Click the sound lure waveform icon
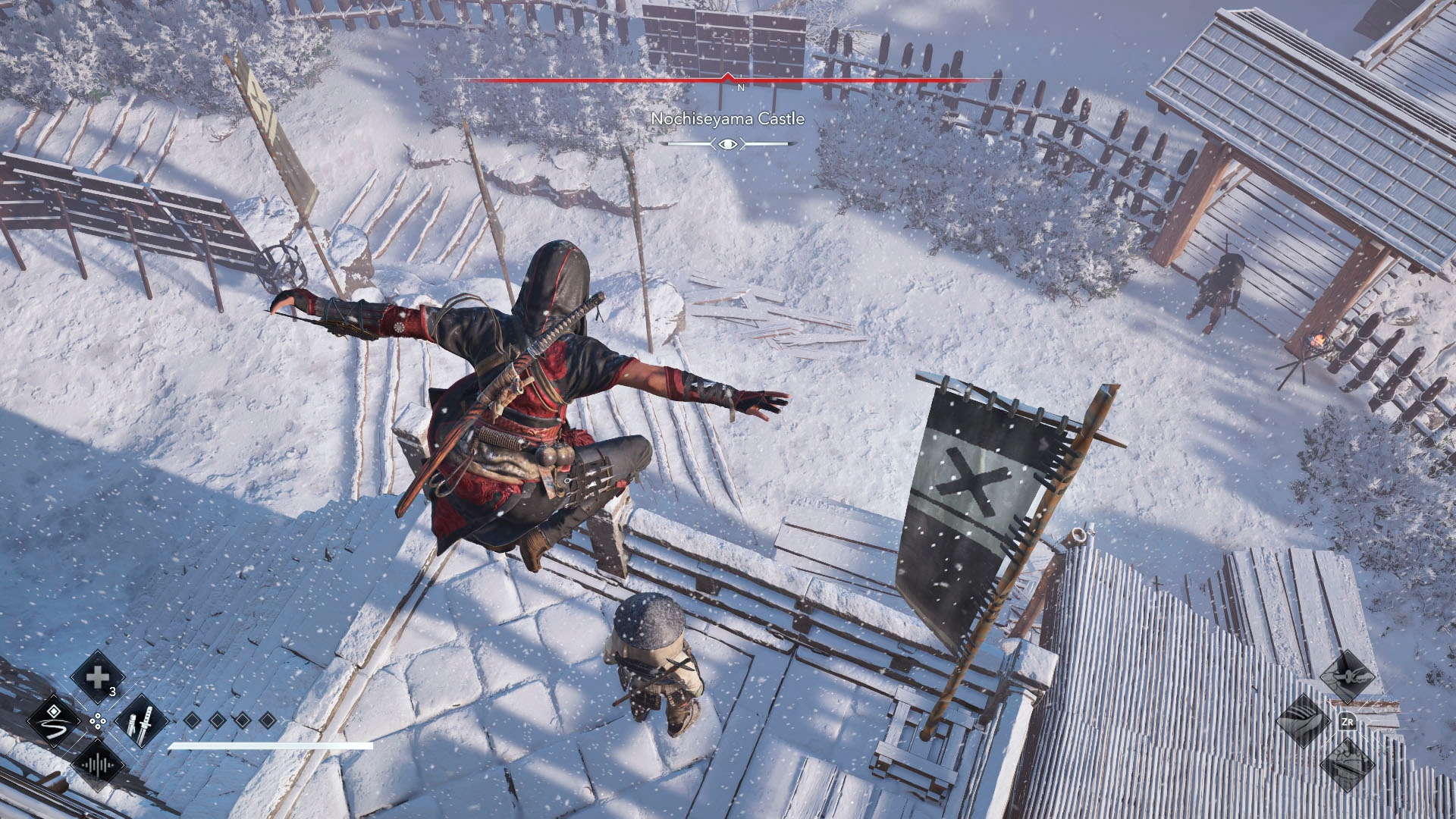 [99, 765]
